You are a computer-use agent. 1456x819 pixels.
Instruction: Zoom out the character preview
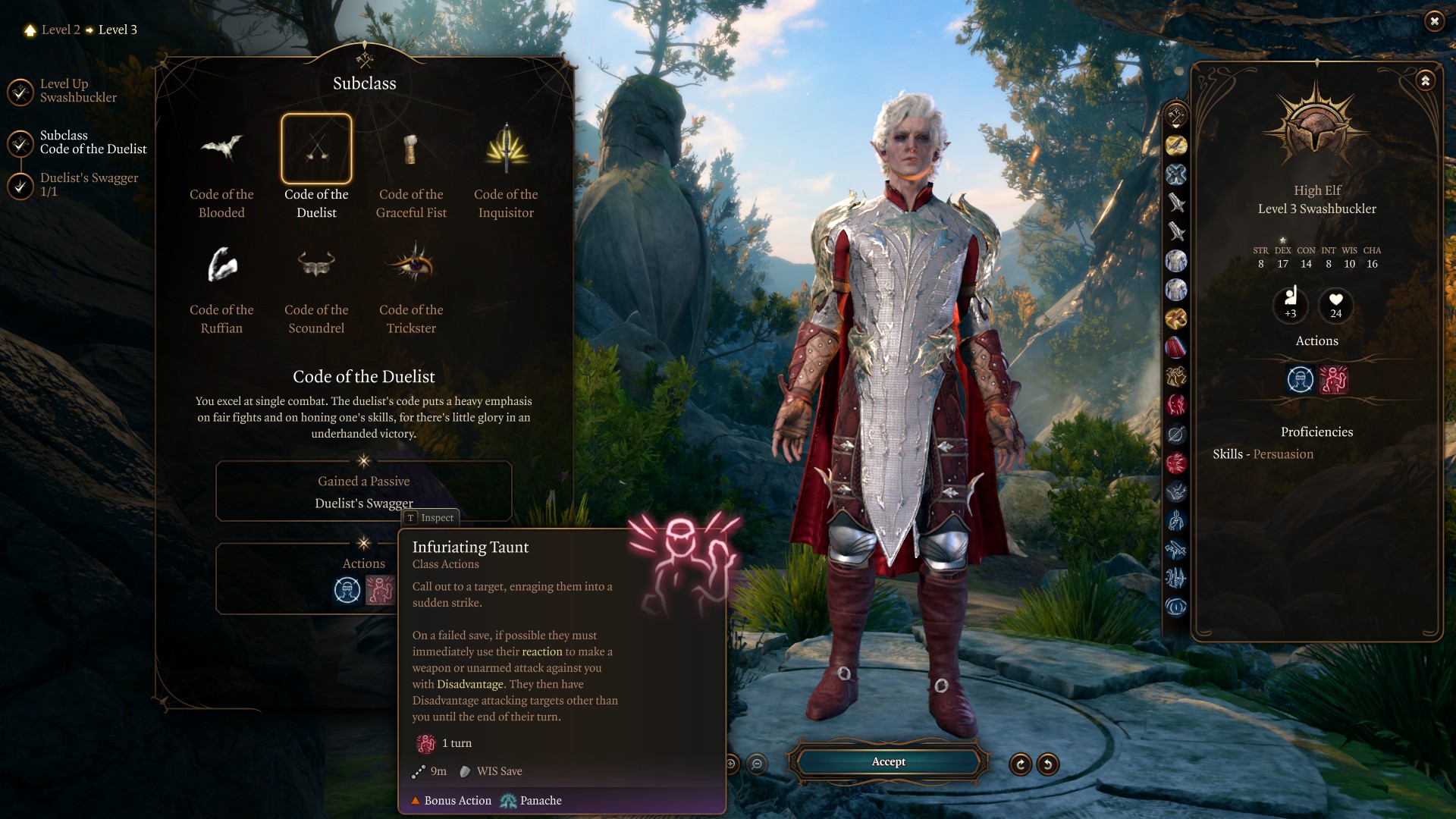pyautogui.click(x=757, y=764)
